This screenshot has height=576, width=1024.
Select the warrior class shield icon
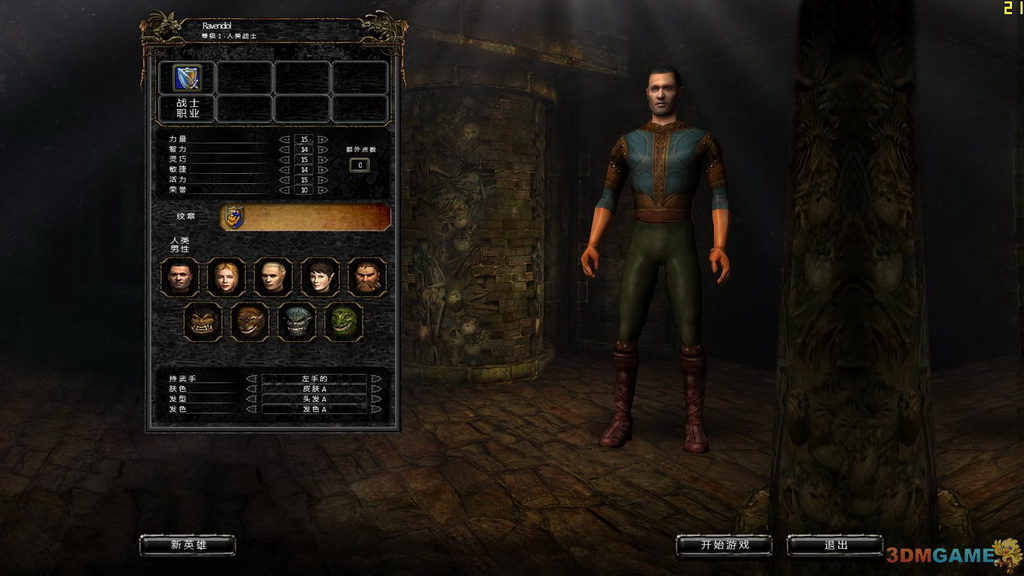click(187, 77)
